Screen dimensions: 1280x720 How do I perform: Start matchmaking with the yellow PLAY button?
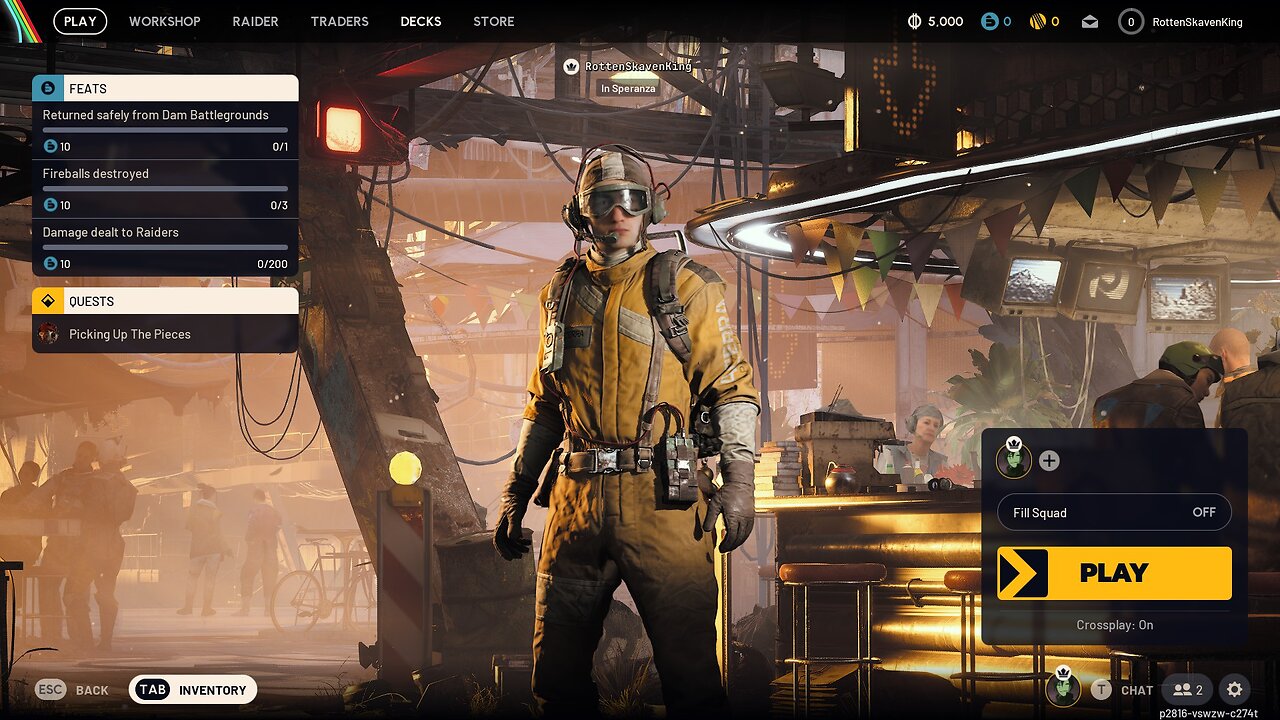1114,573
